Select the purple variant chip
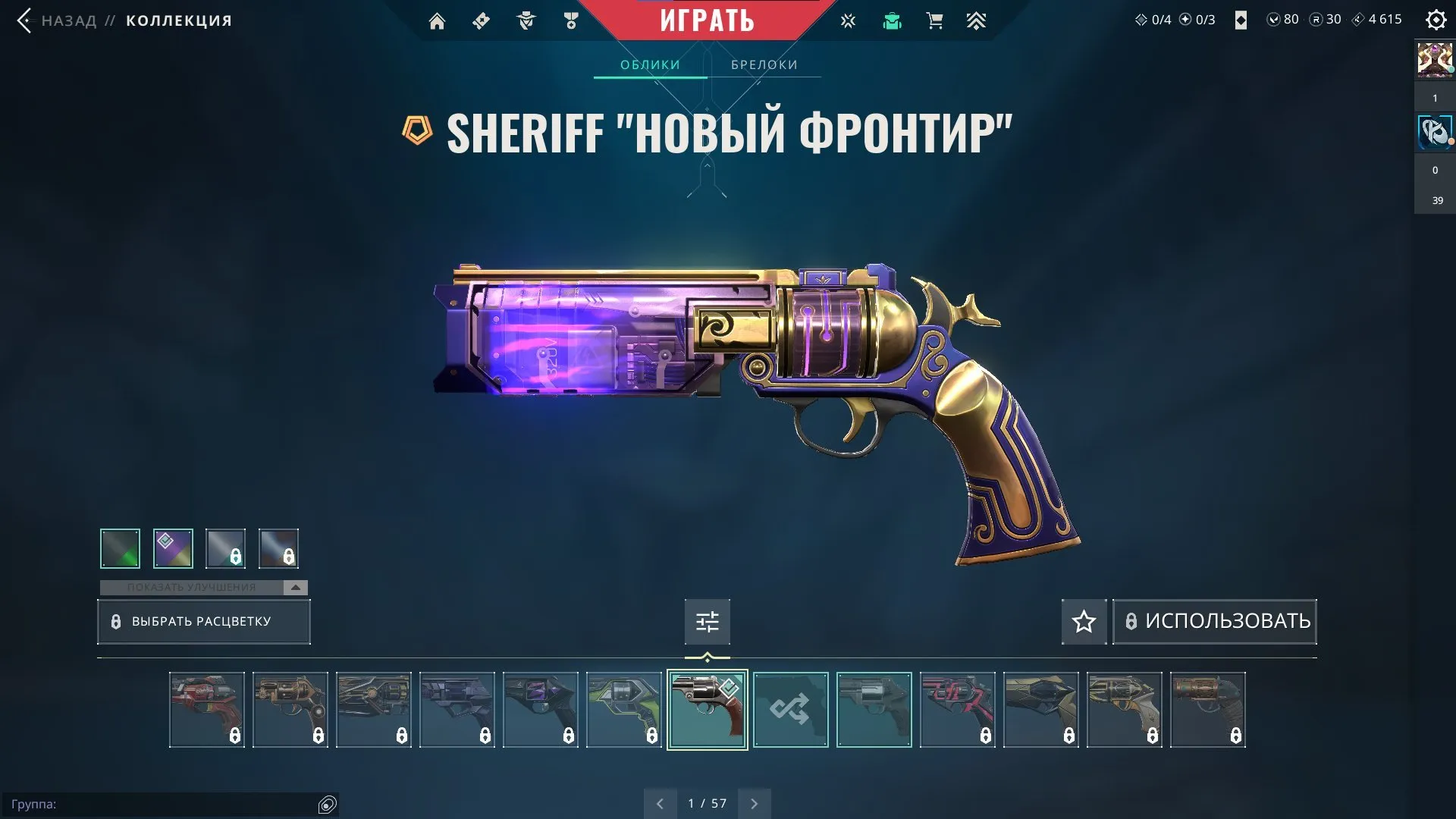 173,548
